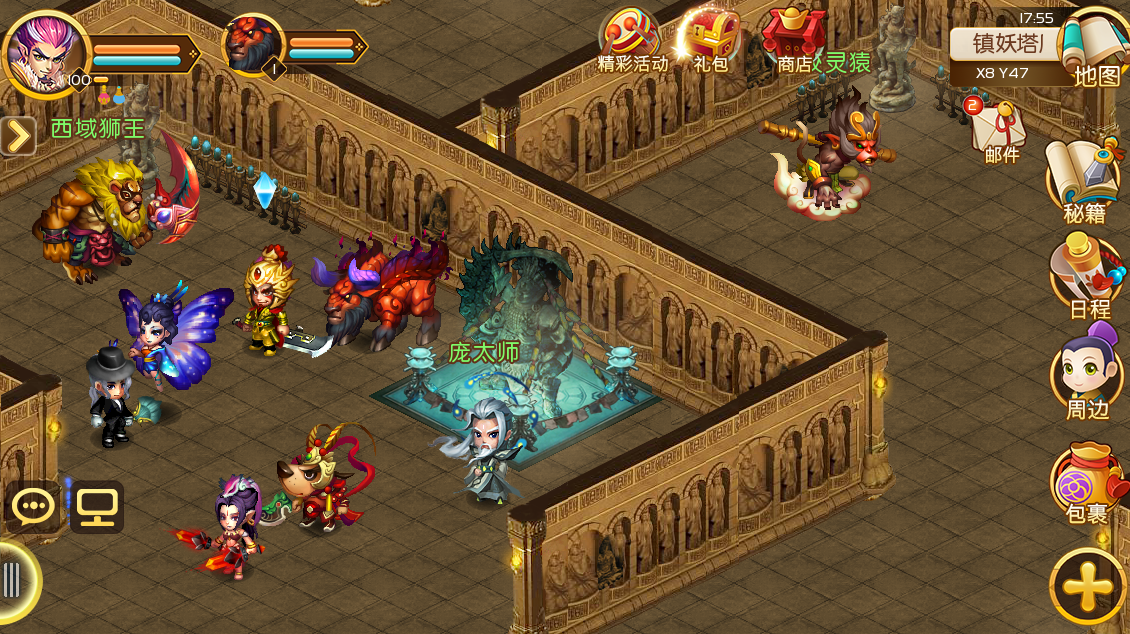
Task: Open the 地图 map scroll
Action: tap(1096, 48)
